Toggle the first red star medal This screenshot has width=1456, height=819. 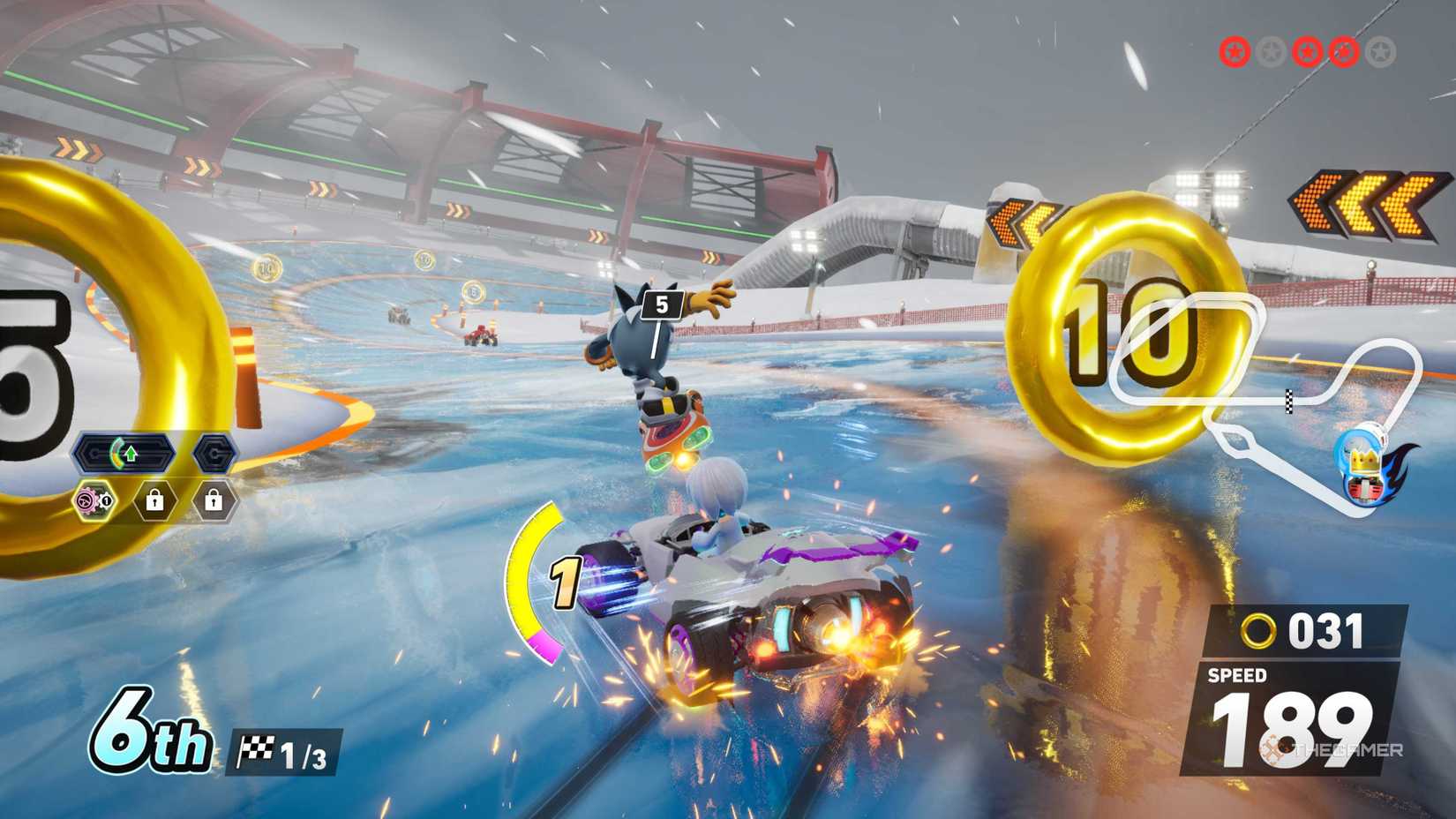click(x=1234, y=51)
